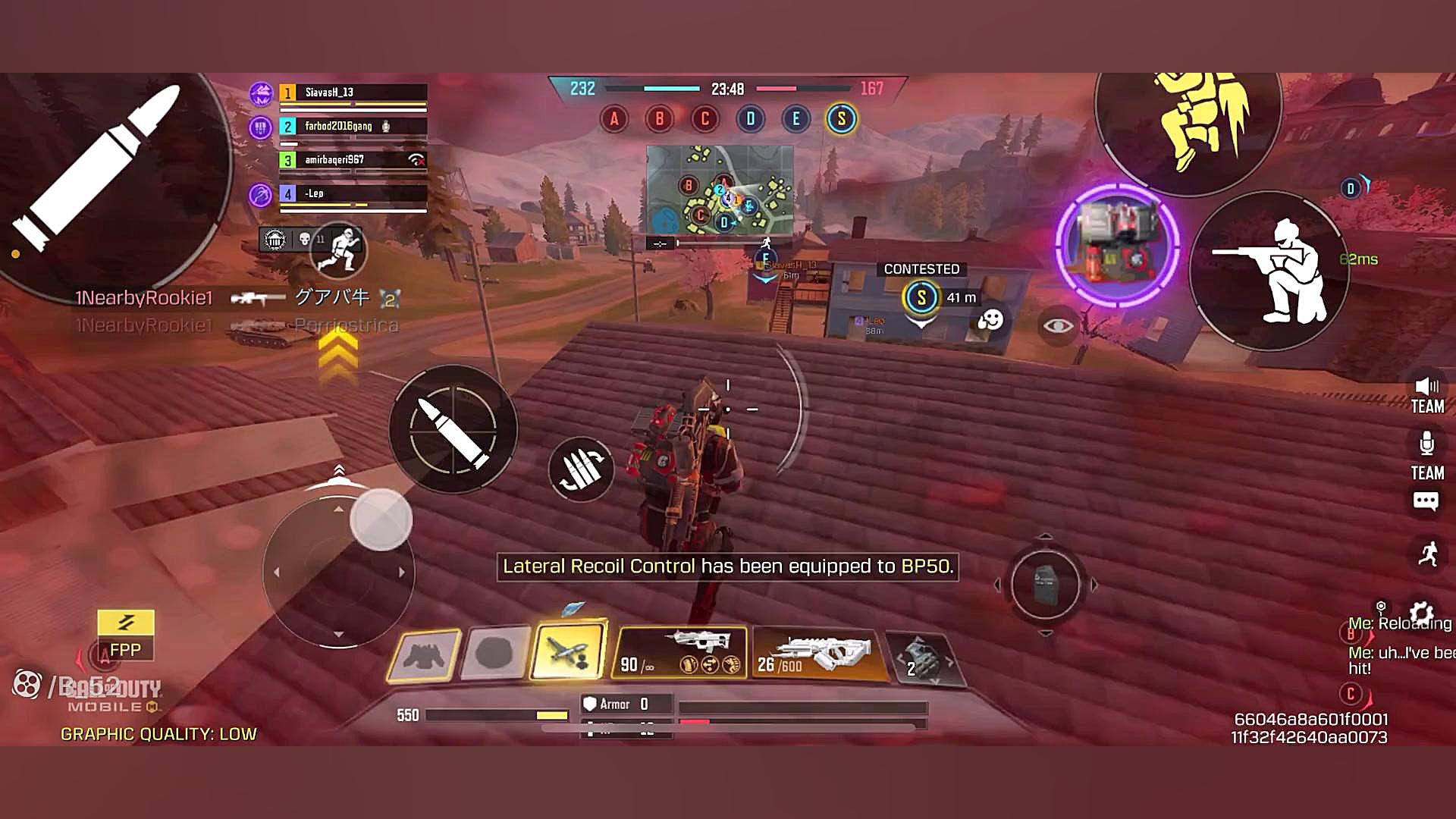Viewport: 1456px width, 819px height.
Task: Switch to the 90-ammo weapon slot
Action: coord(680,652)
